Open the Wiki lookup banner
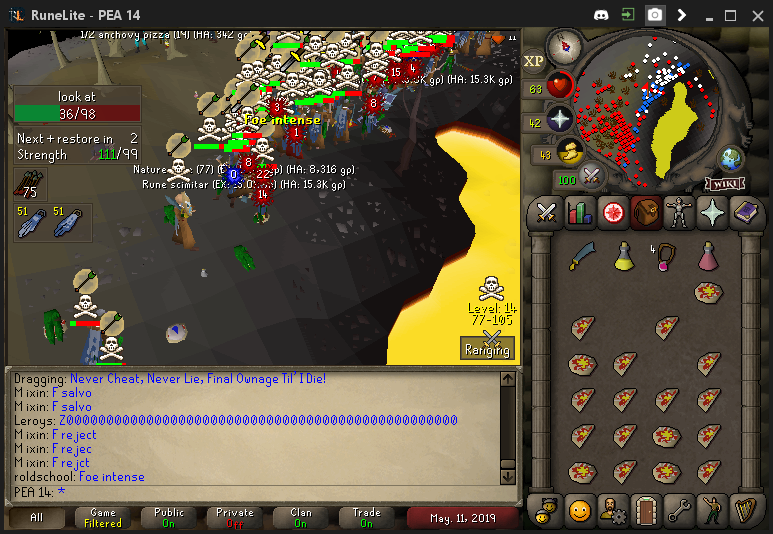Screen dimensions: 773x534 (724, 183)
